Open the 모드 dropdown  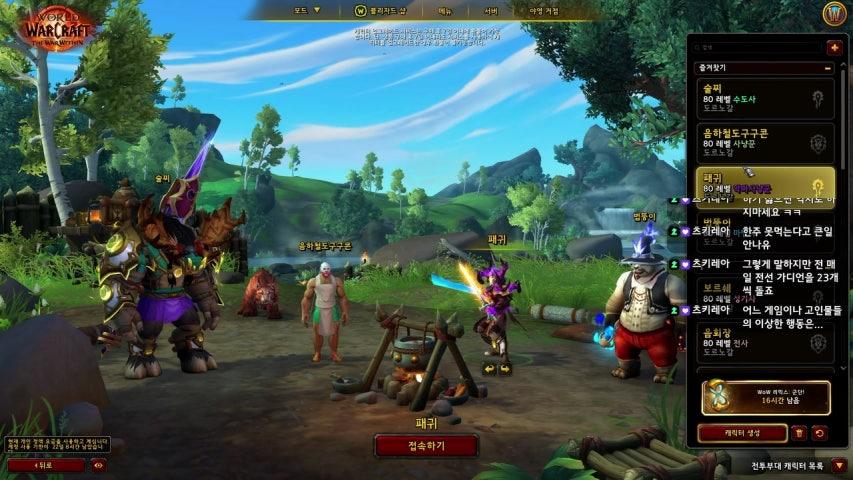point(307,10)
